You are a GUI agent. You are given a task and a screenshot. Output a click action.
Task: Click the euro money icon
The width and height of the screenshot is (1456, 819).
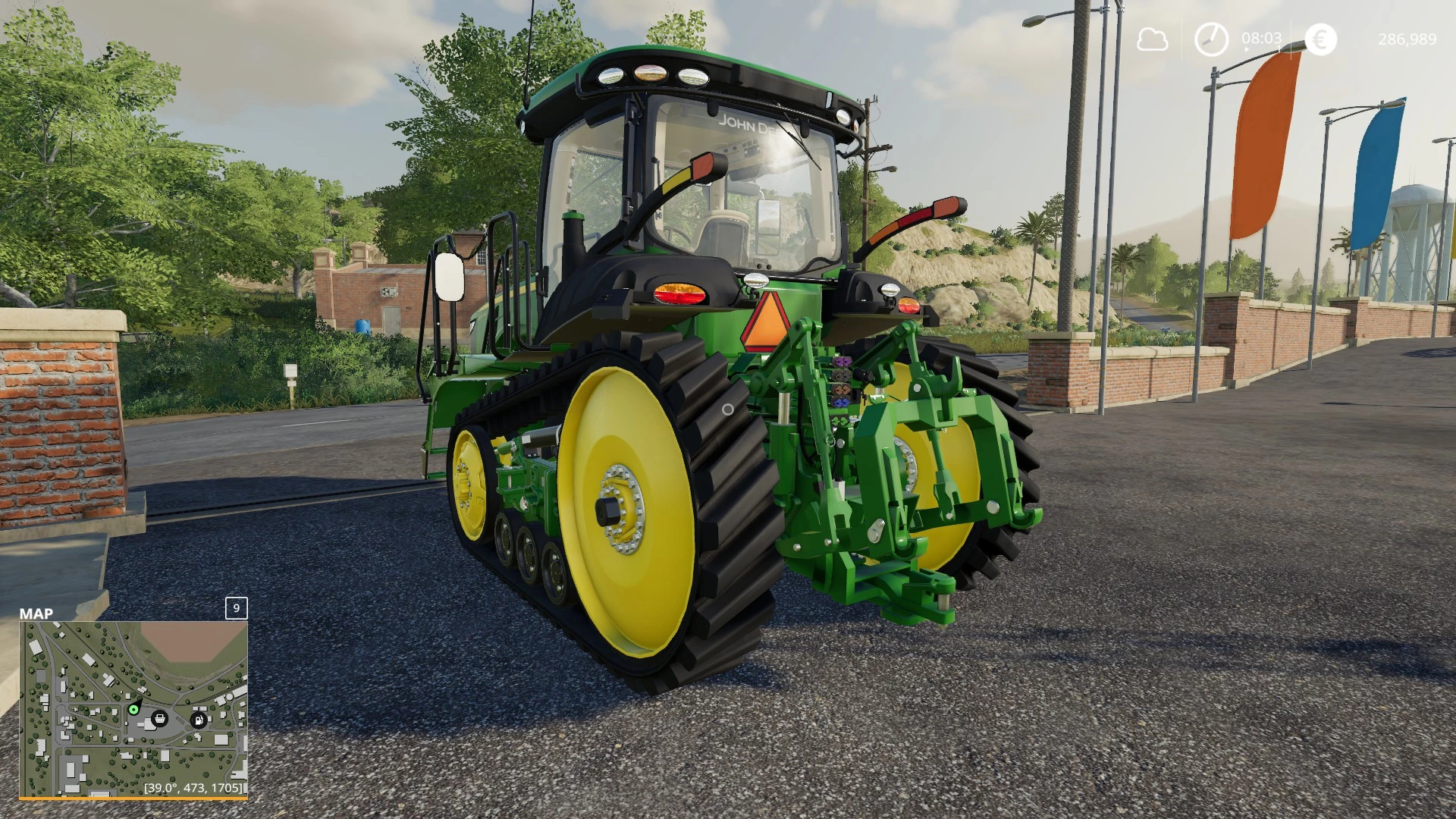[1320, 39]
